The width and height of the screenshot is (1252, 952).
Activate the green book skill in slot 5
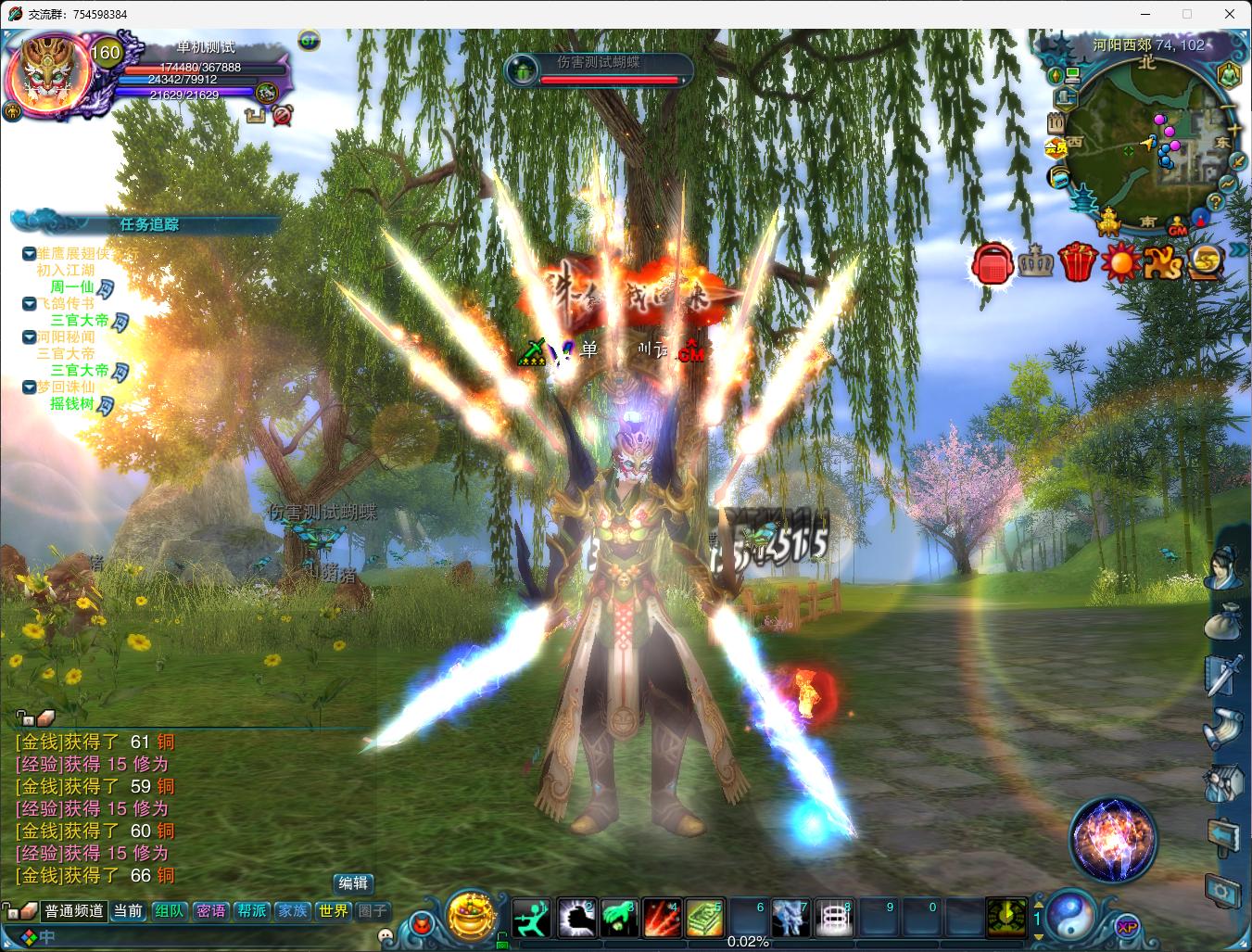pyautogui.click(x=705, y=918)
